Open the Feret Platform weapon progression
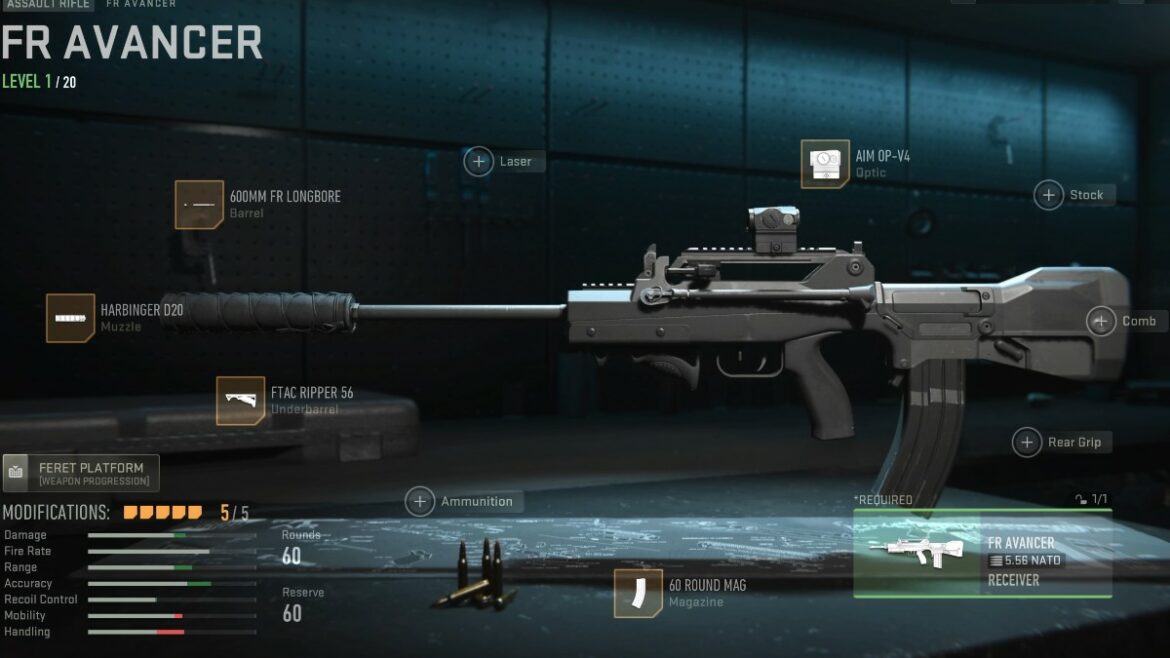This screenshot has width=1170, height=658. click(x=81, y=473)
